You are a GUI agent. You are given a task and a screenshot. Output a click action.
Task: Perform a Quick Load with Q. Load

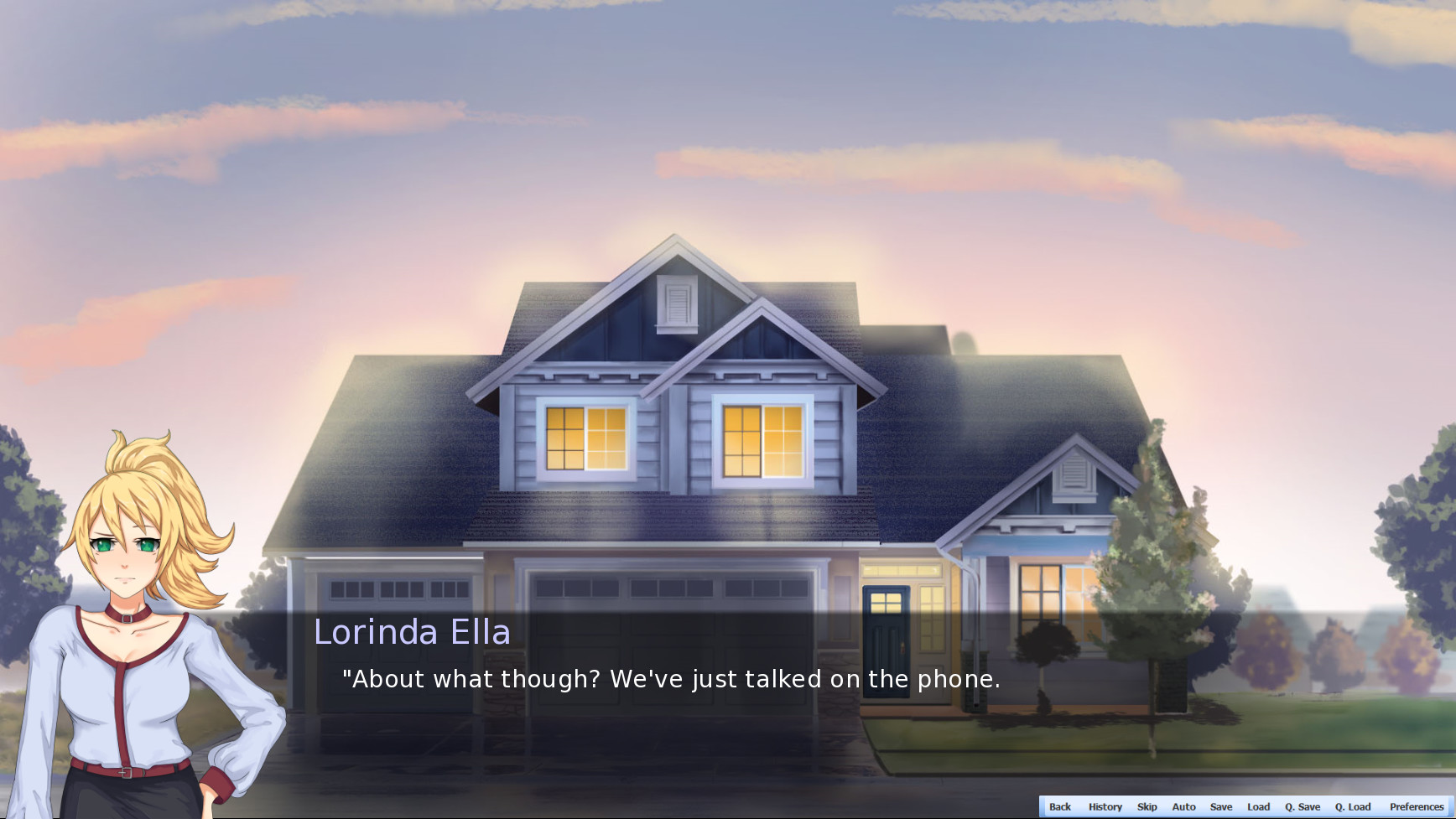click(1353, 806)
